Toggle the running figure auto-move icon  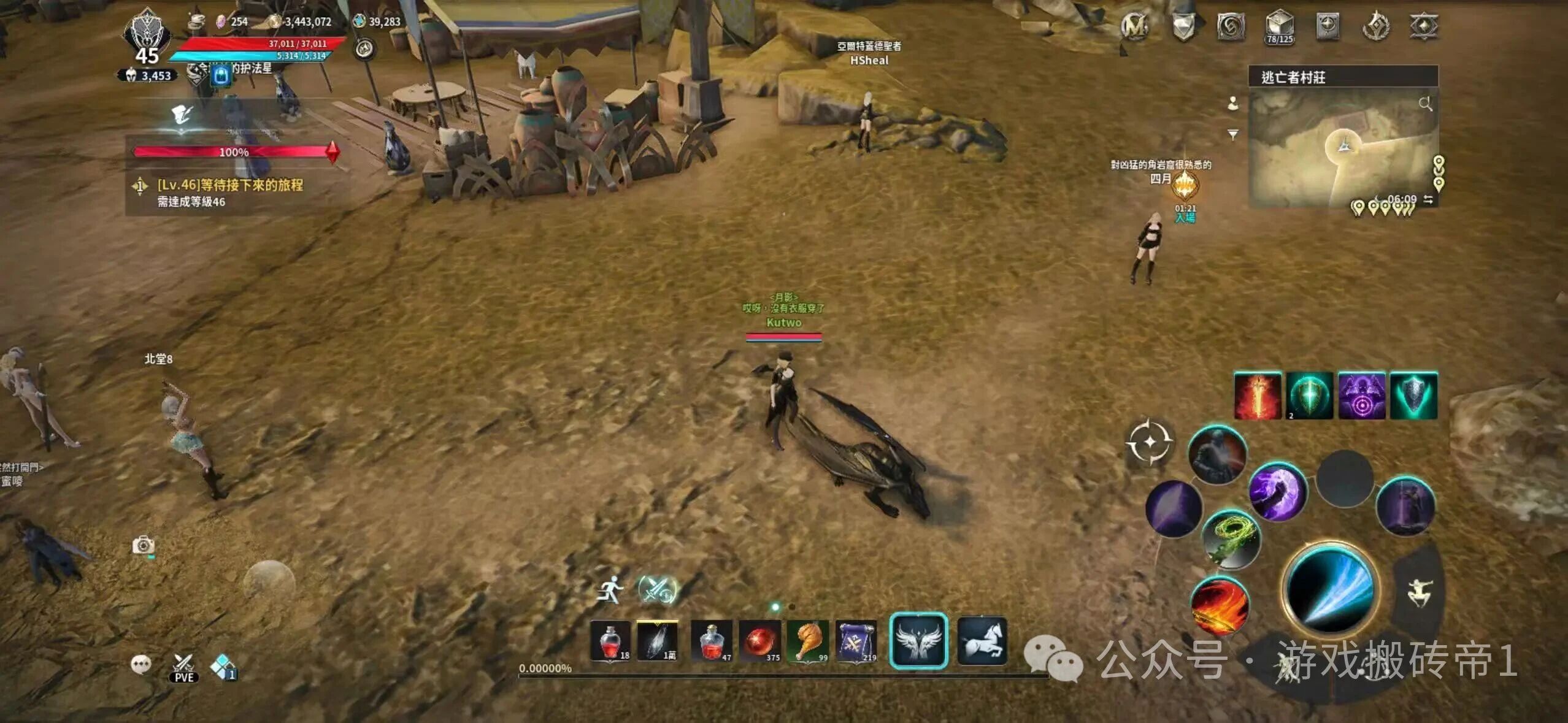coord(610,589)
